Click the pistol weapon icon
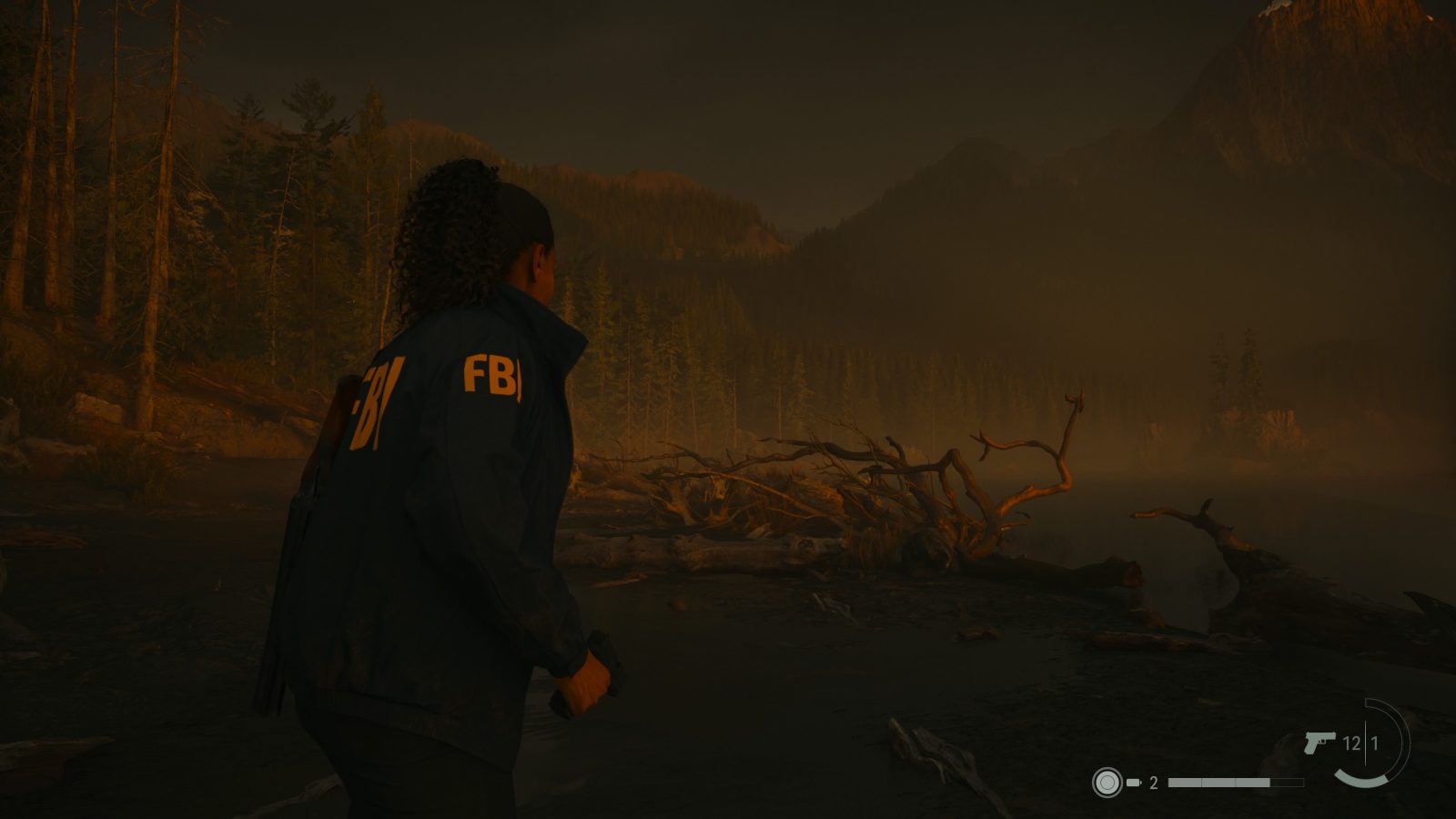 click(1319, 743)
